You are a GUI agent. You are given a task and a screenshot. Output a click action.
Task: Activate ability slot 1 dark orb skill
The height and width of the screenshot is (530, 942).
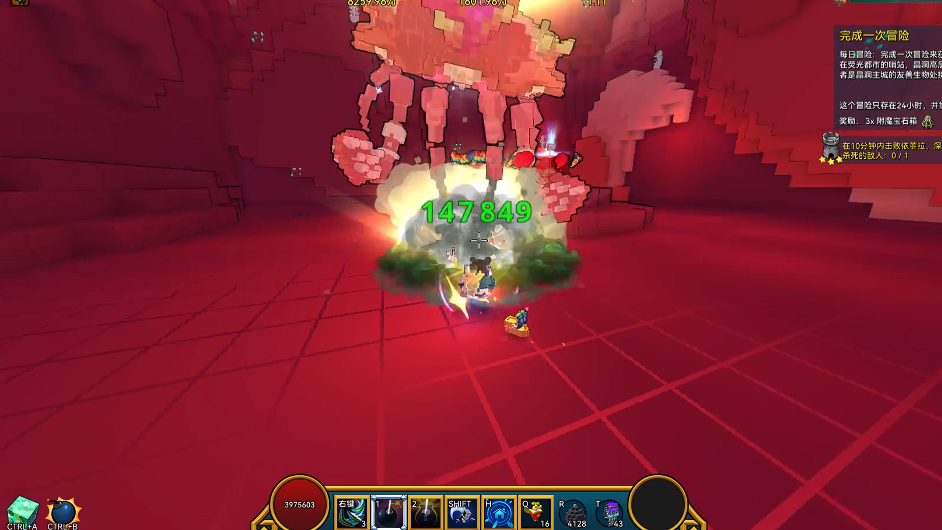pyautogui.click(x=388, y=512)
